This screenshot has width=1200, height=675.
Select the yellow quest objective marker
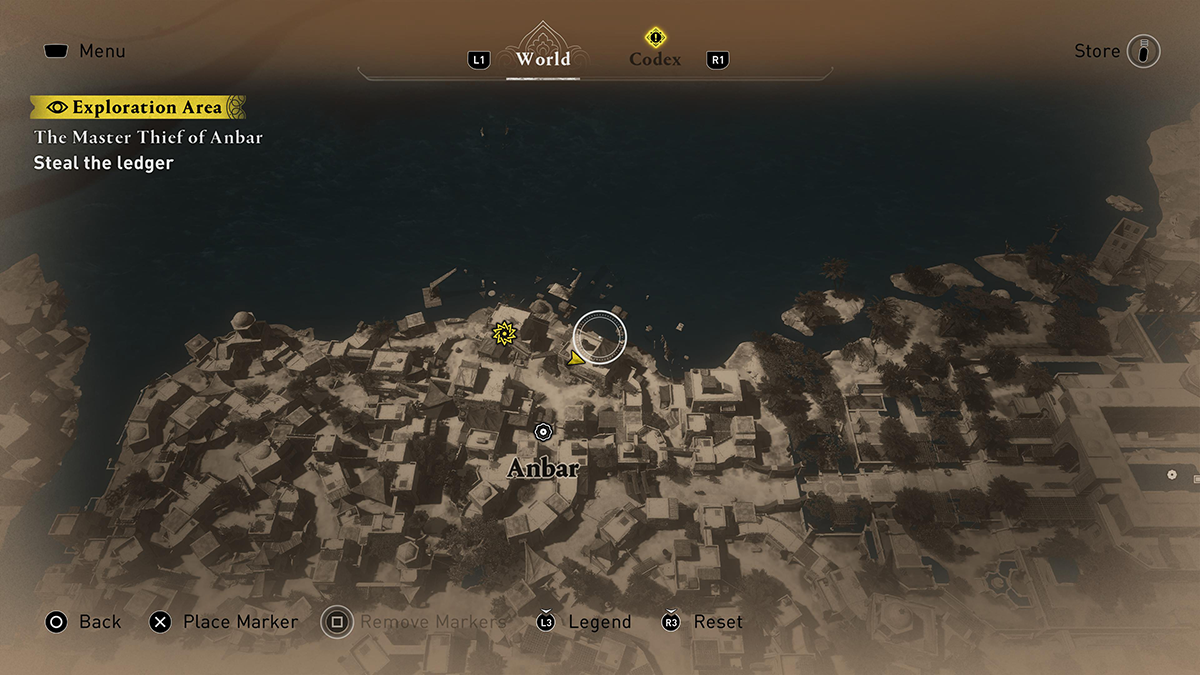click(x=503, y=331)
